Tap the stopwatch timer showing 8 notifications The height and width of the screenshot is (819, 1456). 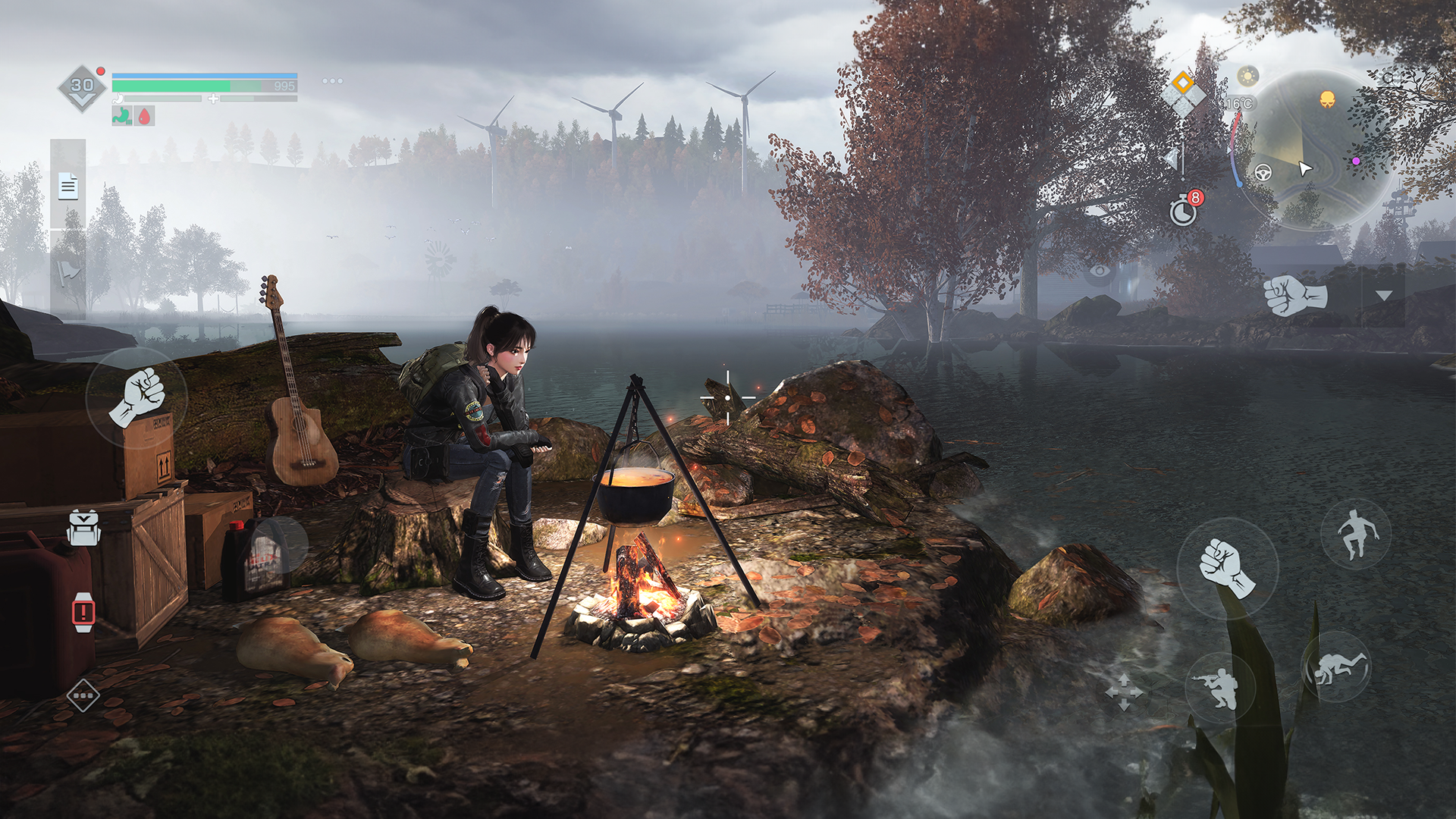pos(1183,211)
